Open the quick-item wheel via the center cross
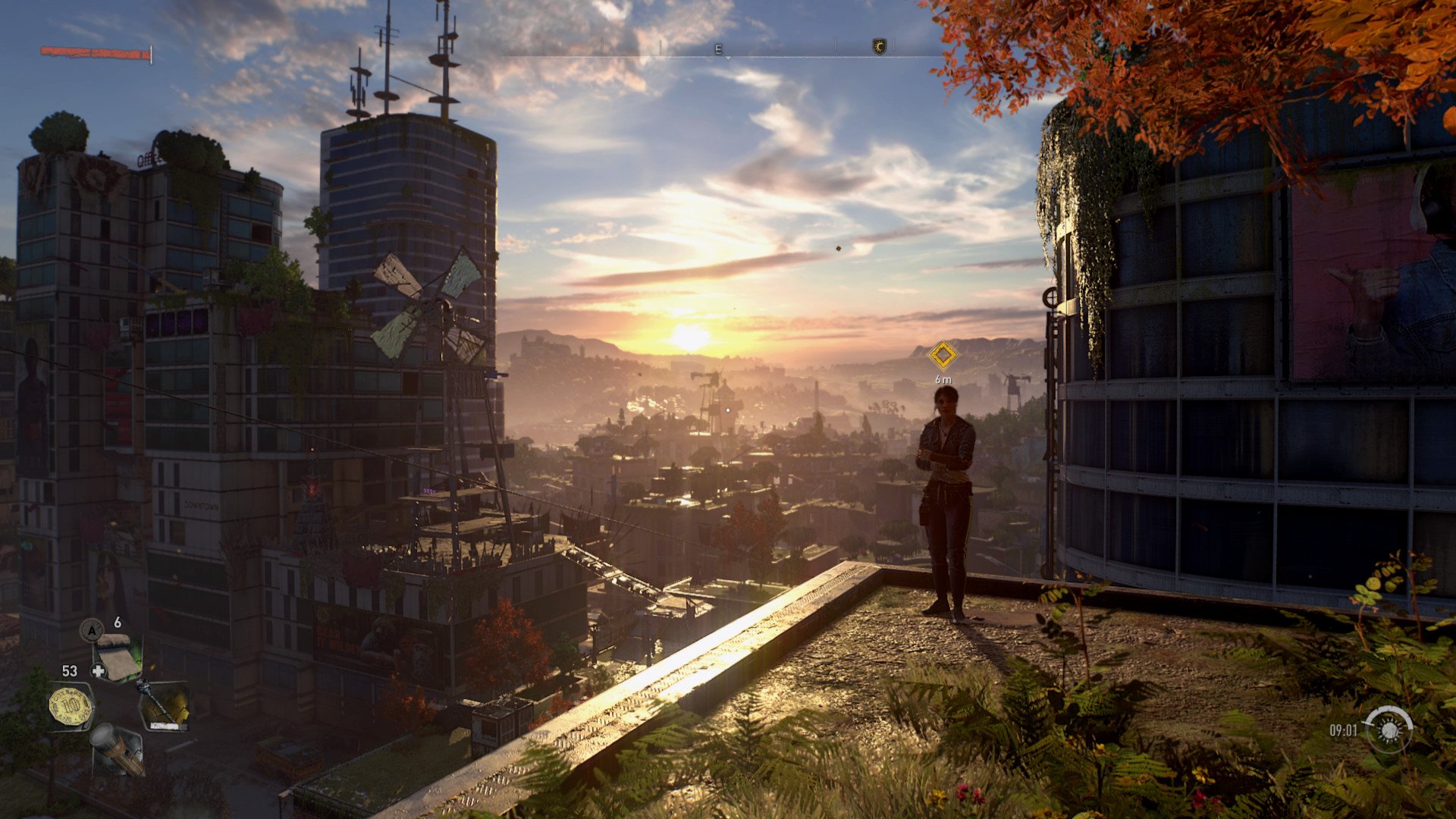Image resolution: width=1456 pixels, height=819 pixels. pyautogui.click(x=97, y=670)
